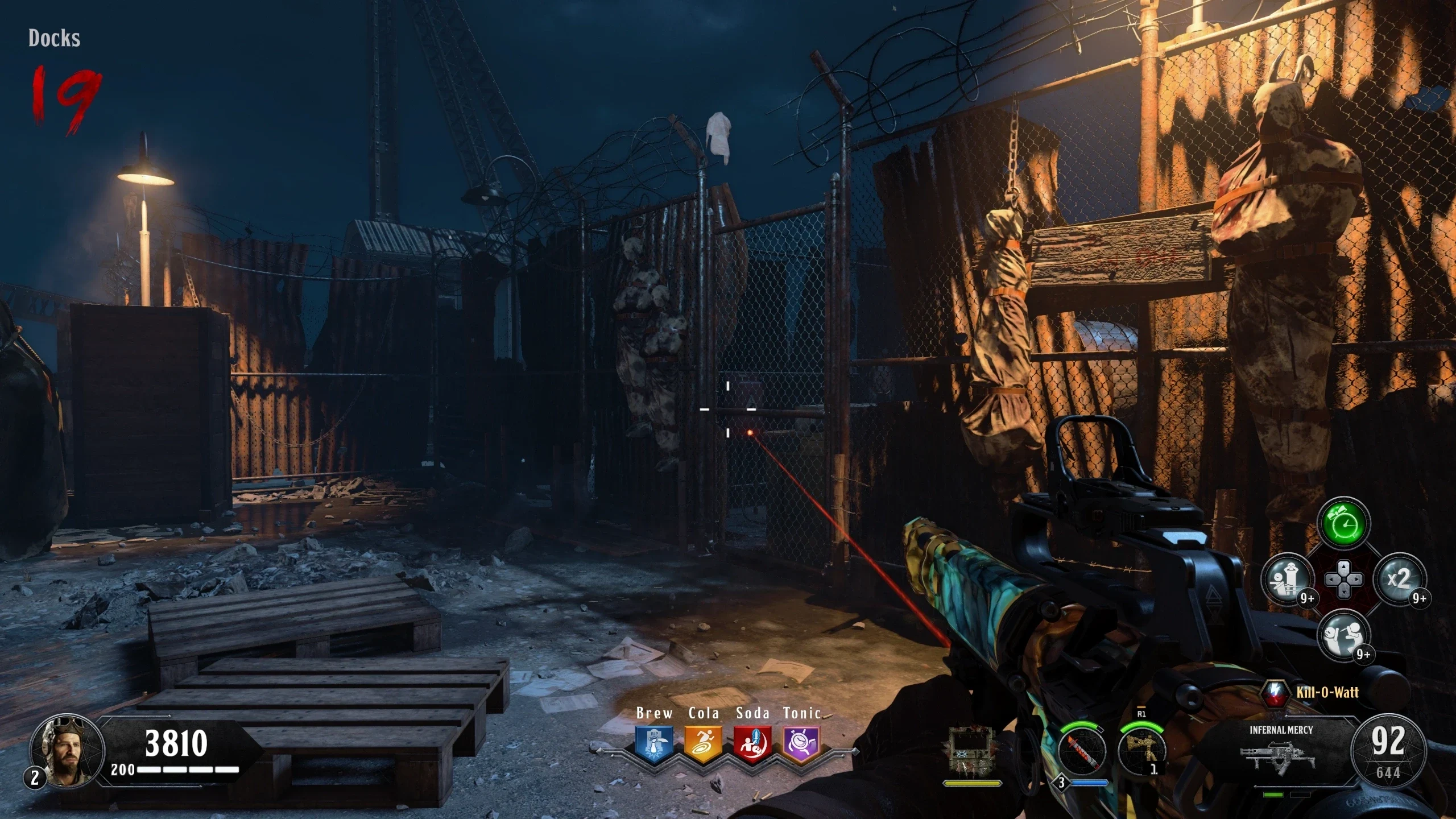
Task: Use the golden tomahawk equipment slot
Action: tap(1140, 752)
